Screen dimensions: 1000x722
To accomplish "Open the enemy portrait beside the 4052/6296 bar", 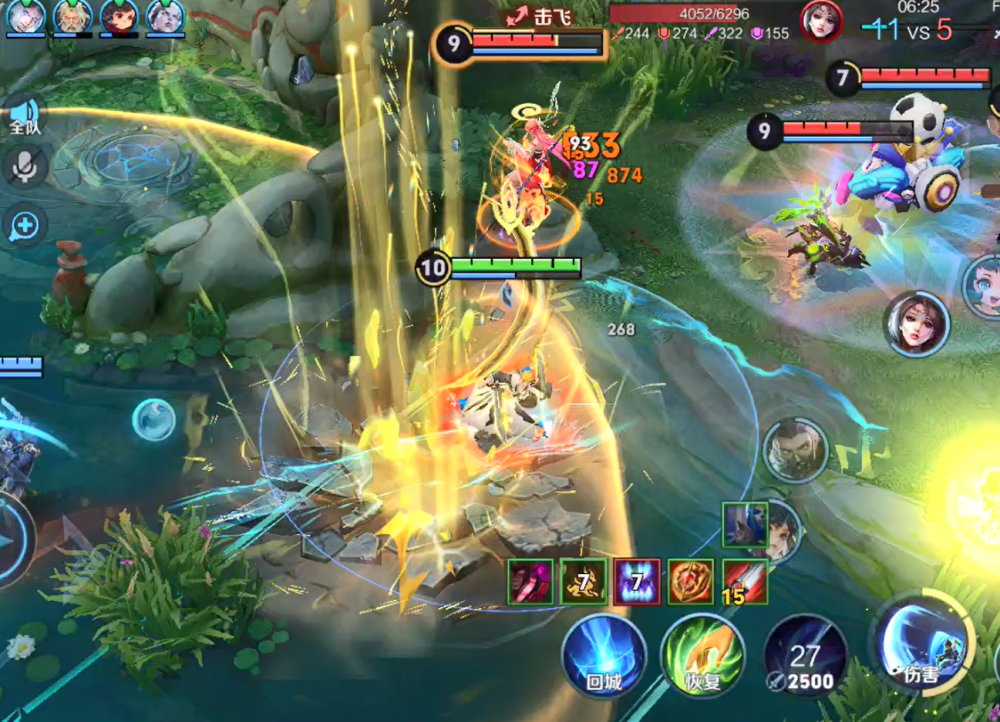I will coord(821,20).
